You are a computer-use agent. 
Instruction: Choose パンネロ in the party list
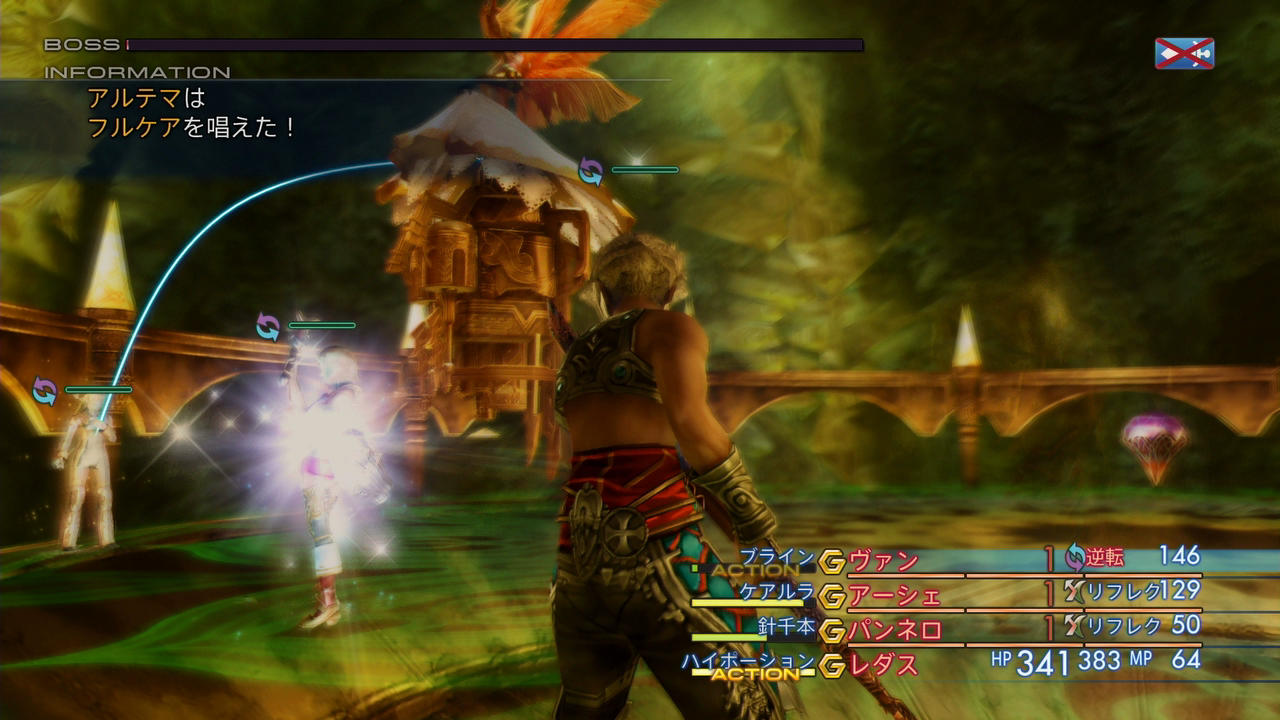tap(894, 630)
